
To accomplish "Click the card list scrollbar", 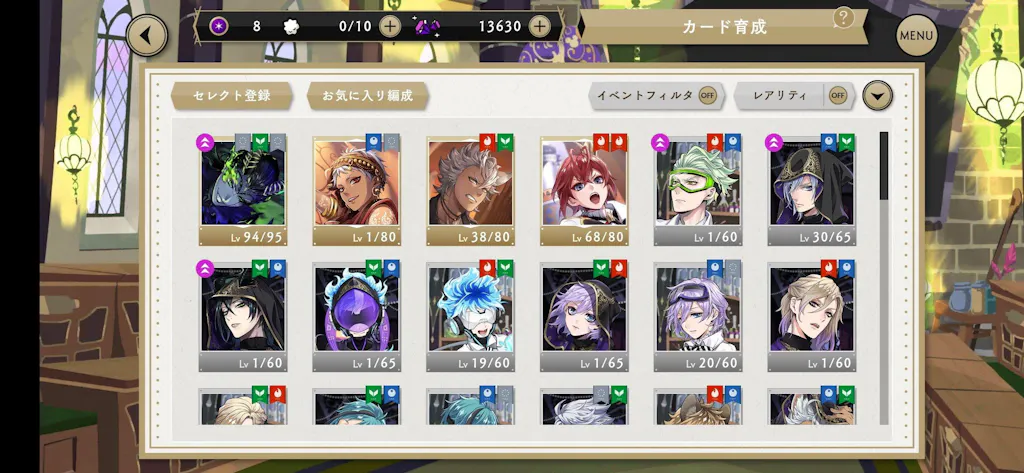I will [x=884, y=165].
